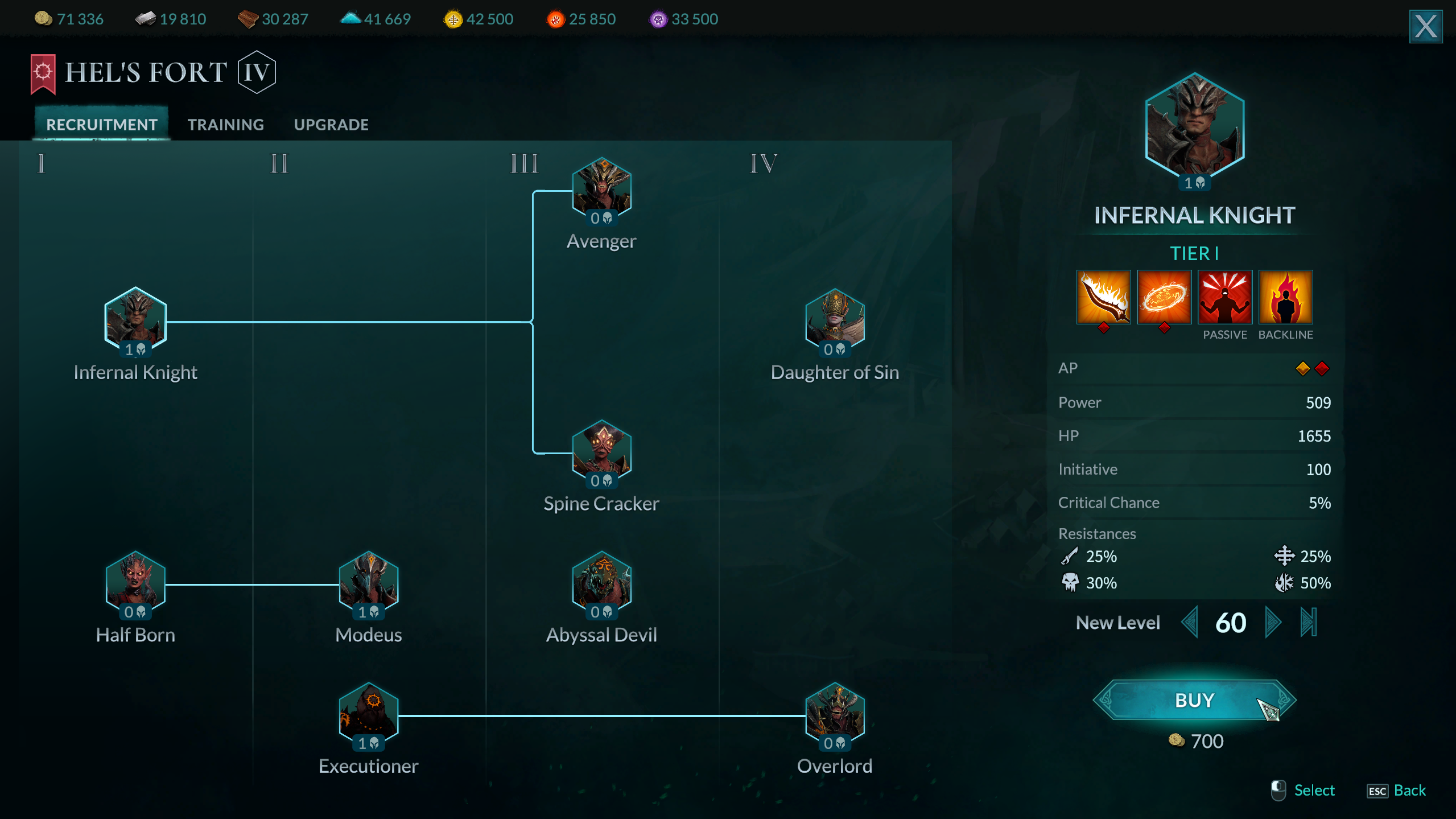Increase the new level by one
Screen dimensions: 1456x819
tap(1272, 623)
